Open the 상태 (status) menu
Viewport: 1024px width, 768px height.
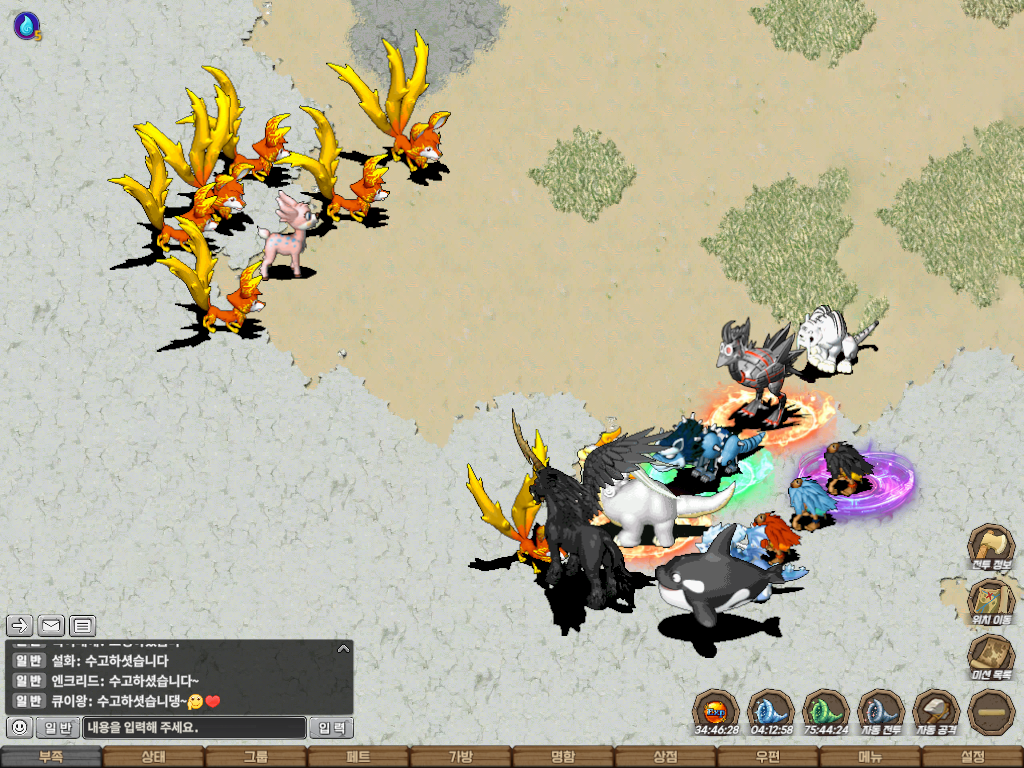pyautogui.click(x=153, y=757)
